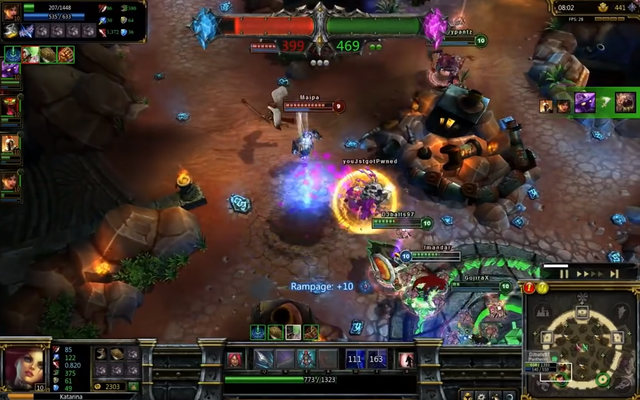Select the top-left champion portrait with health bars

point(10,12)
